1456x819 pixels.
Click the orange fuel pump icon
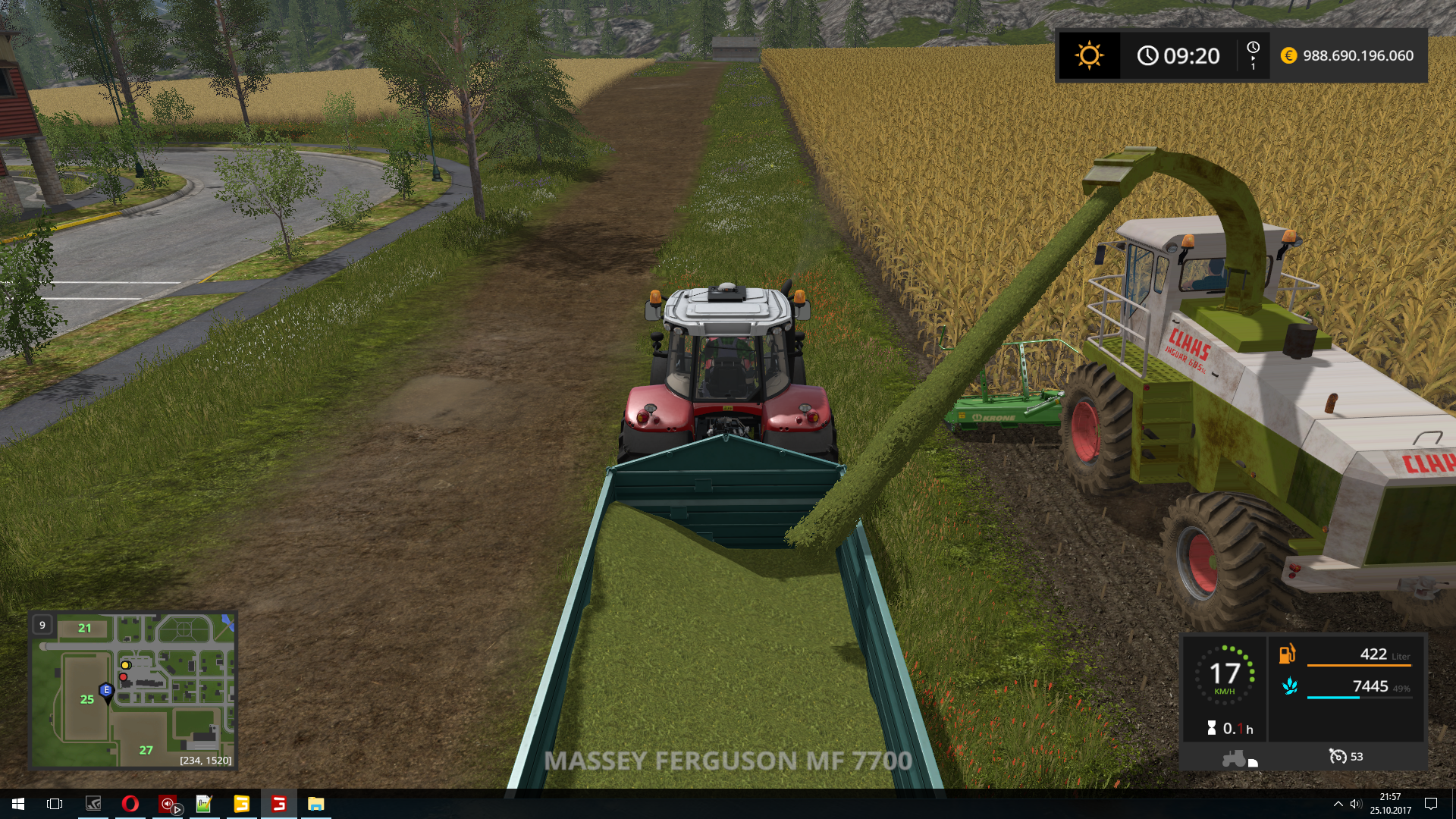pyautogui.click(x=1288, y=654)
